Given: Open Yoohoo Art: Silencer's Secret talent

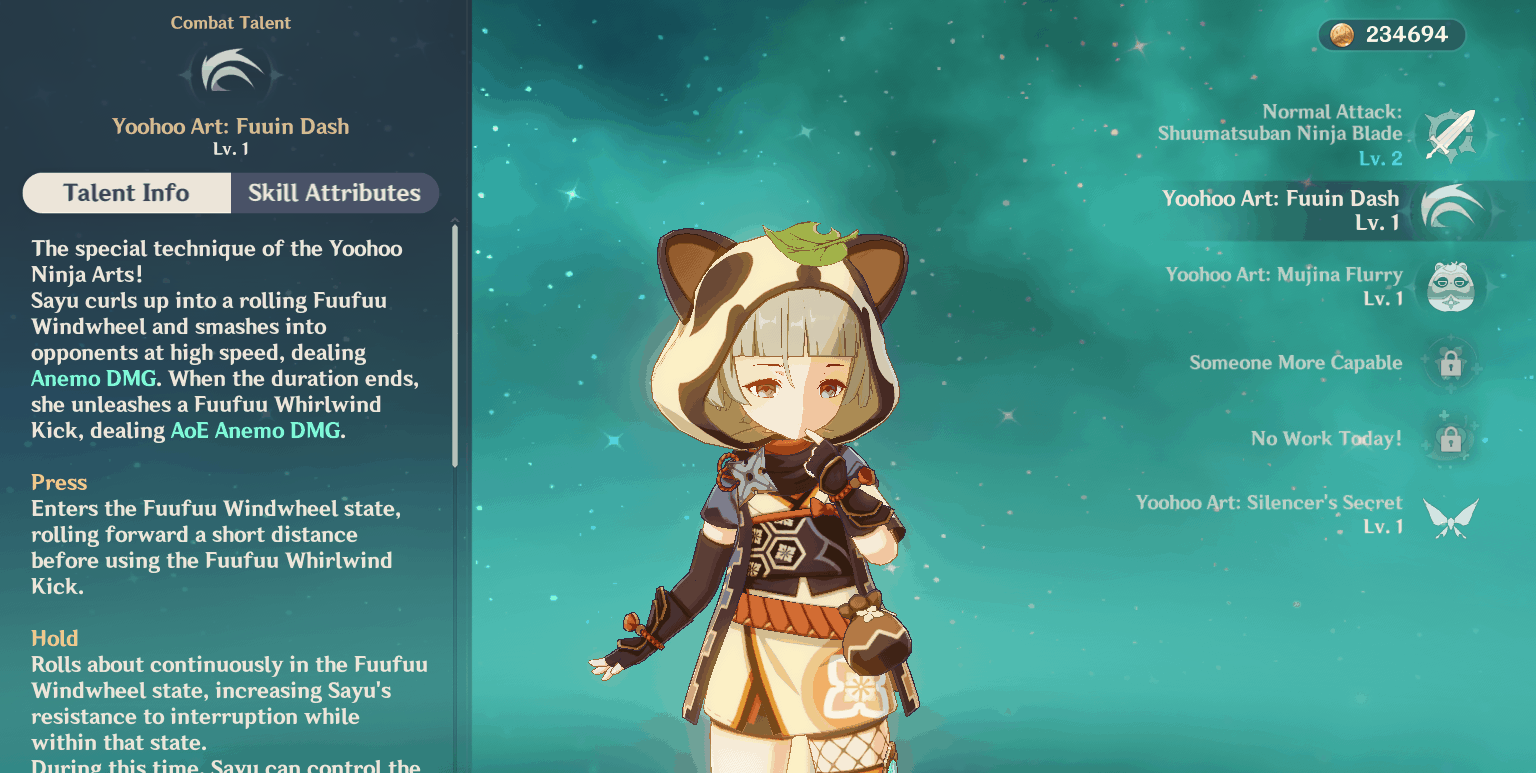Looking at the screenshot, I should click(1450, 515).
